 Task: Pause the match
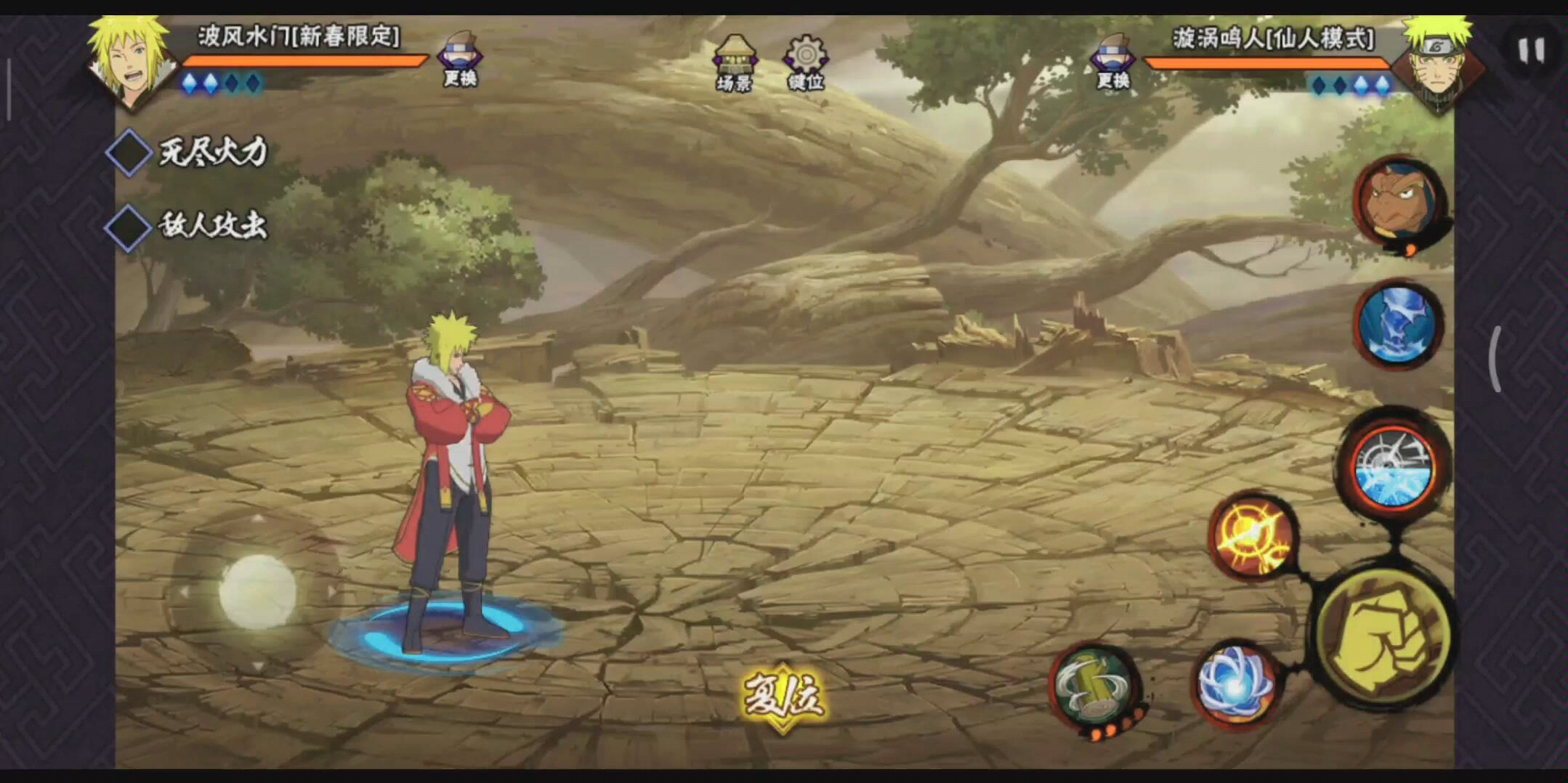(x=1531, y=51)
